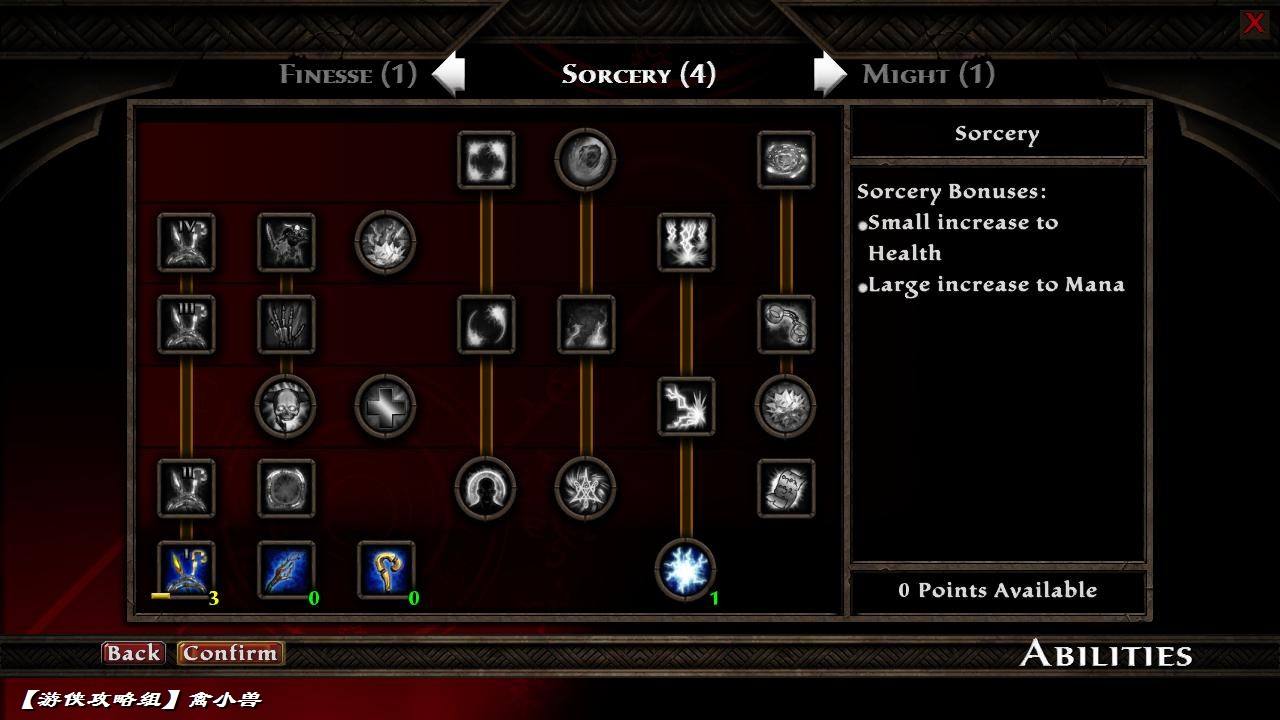Select the golden sceptre ability icon
The image size is (1280, 720).
tap(386, 569)
